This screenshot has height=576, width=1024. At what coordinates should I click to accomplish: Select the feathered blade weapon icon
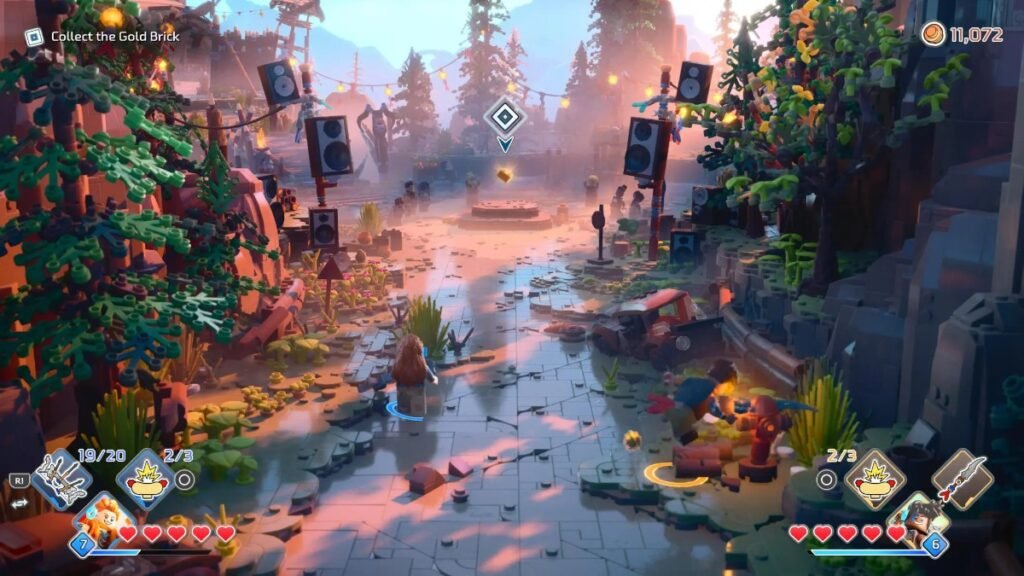coord(962,479)
